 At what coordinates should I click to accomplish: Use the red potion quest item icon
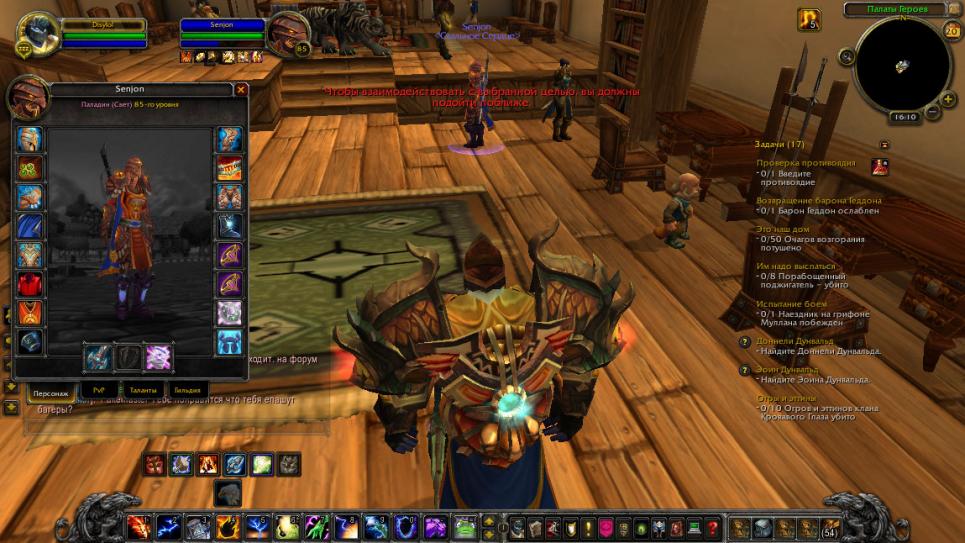880,167
